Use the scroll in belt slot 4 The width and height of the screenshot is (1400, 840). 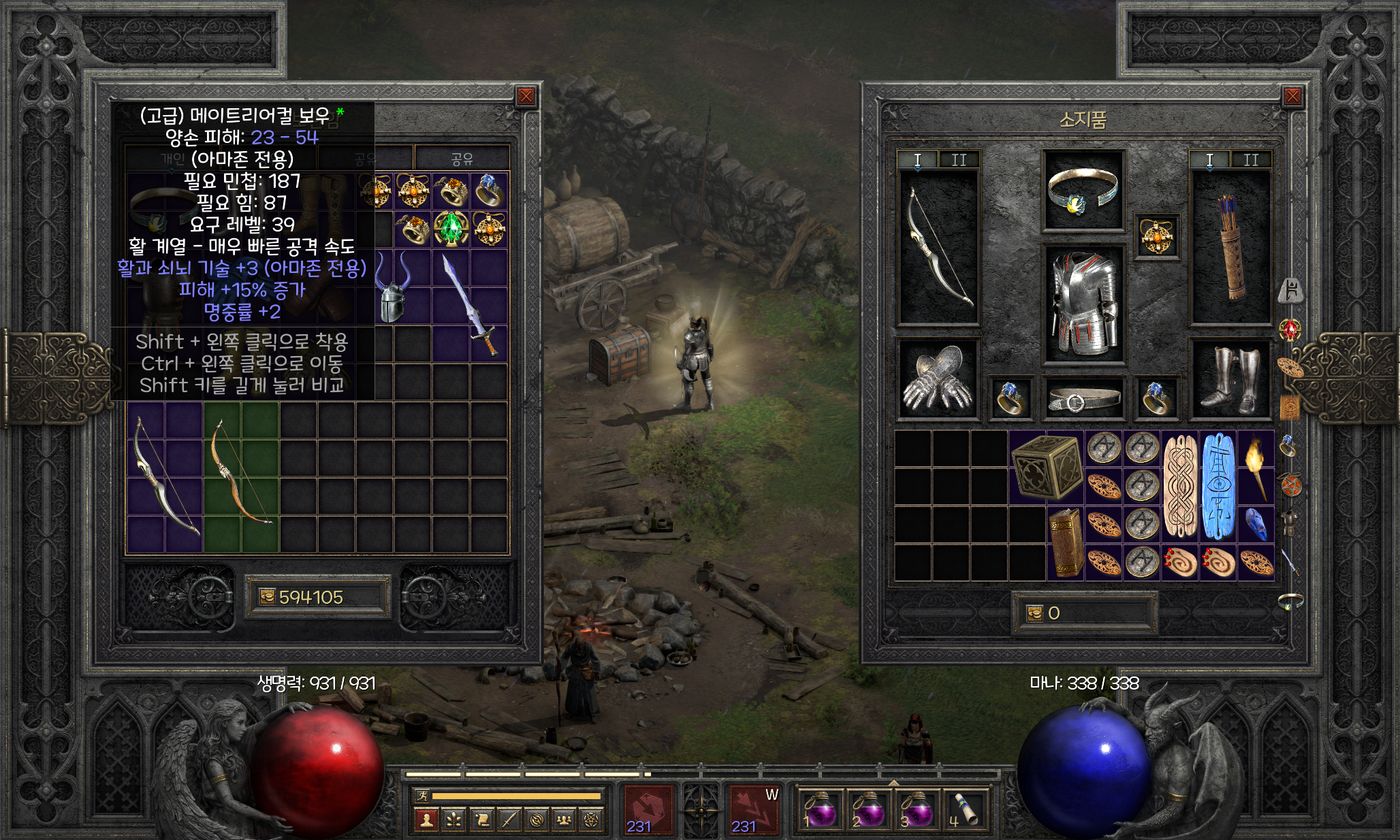coord(965,810)
